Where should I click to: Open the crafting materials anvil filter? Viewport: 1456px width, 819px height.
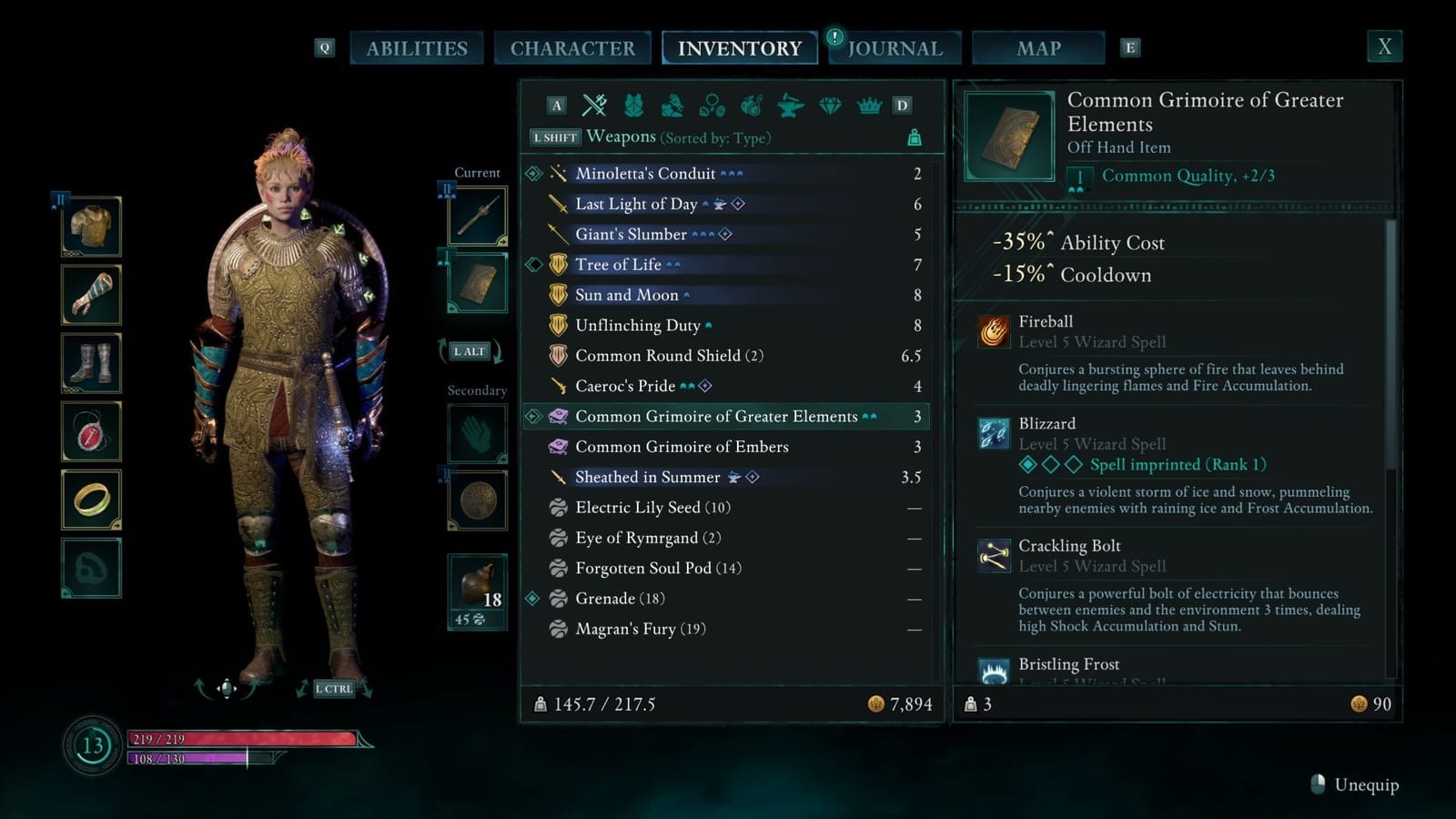791,106
